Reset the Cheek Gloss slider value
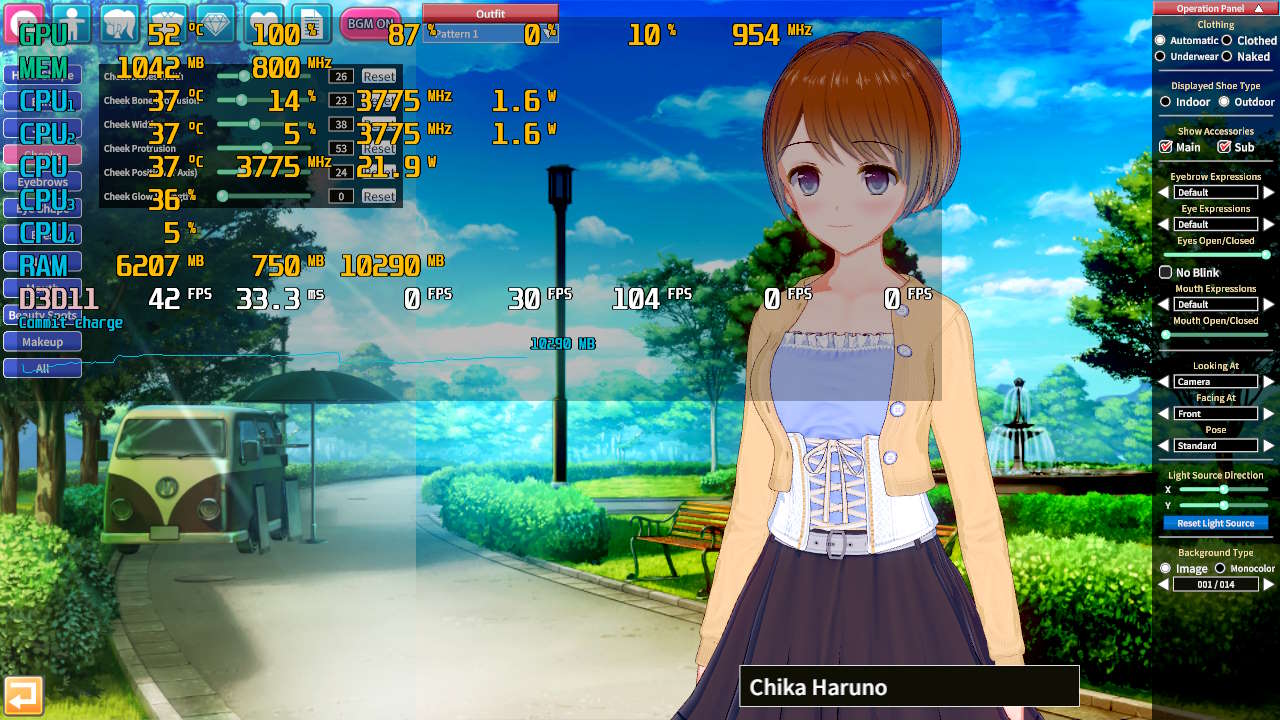Image resolution: width=1280 pixels, height=720 pixels. coord(379,196)
